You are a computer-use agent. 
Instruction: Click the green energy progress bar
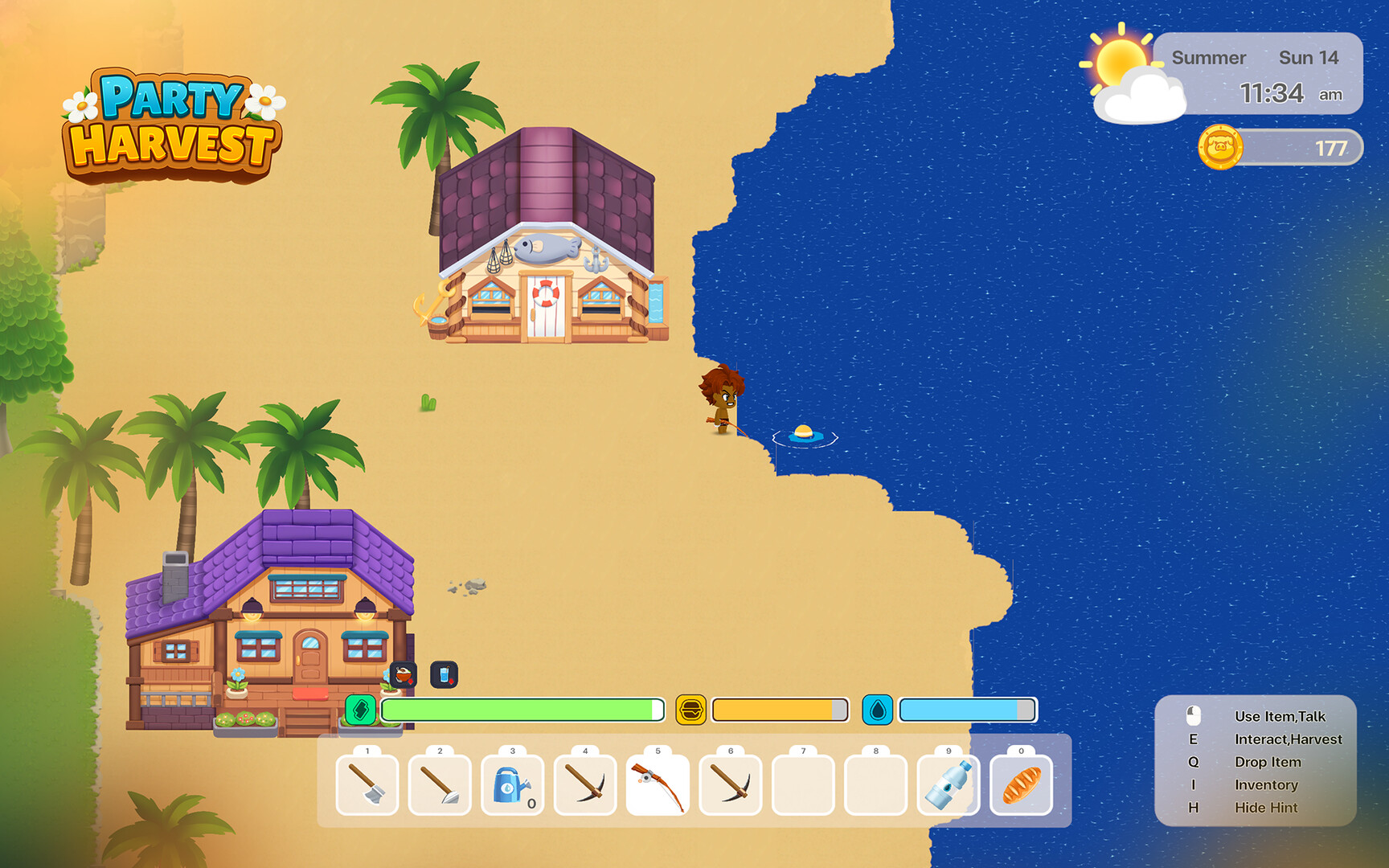[522, 710]
